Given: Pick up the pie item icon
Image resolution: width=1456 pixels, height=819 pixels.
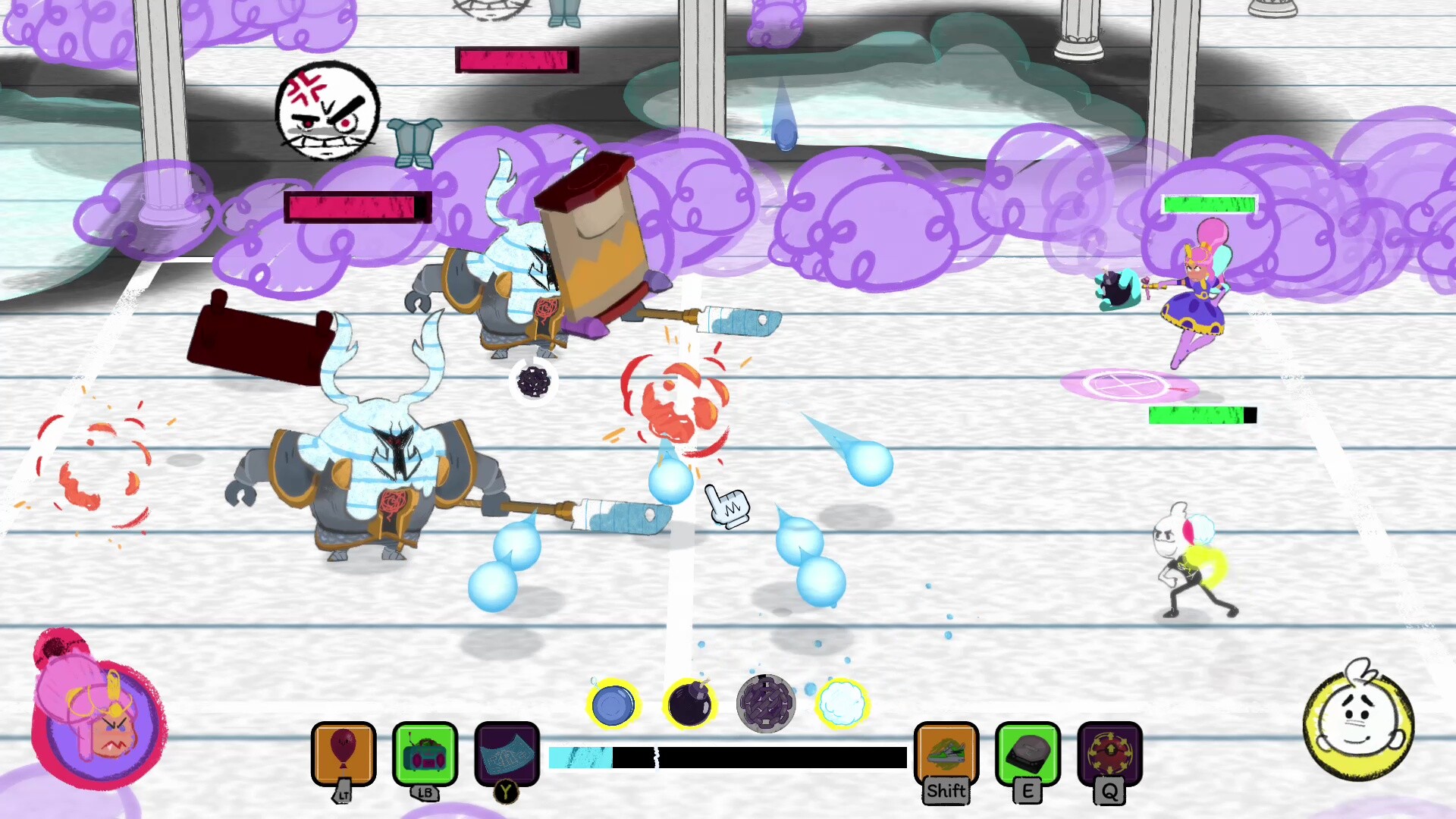Looking at the screenshot, I should [765, 704].
